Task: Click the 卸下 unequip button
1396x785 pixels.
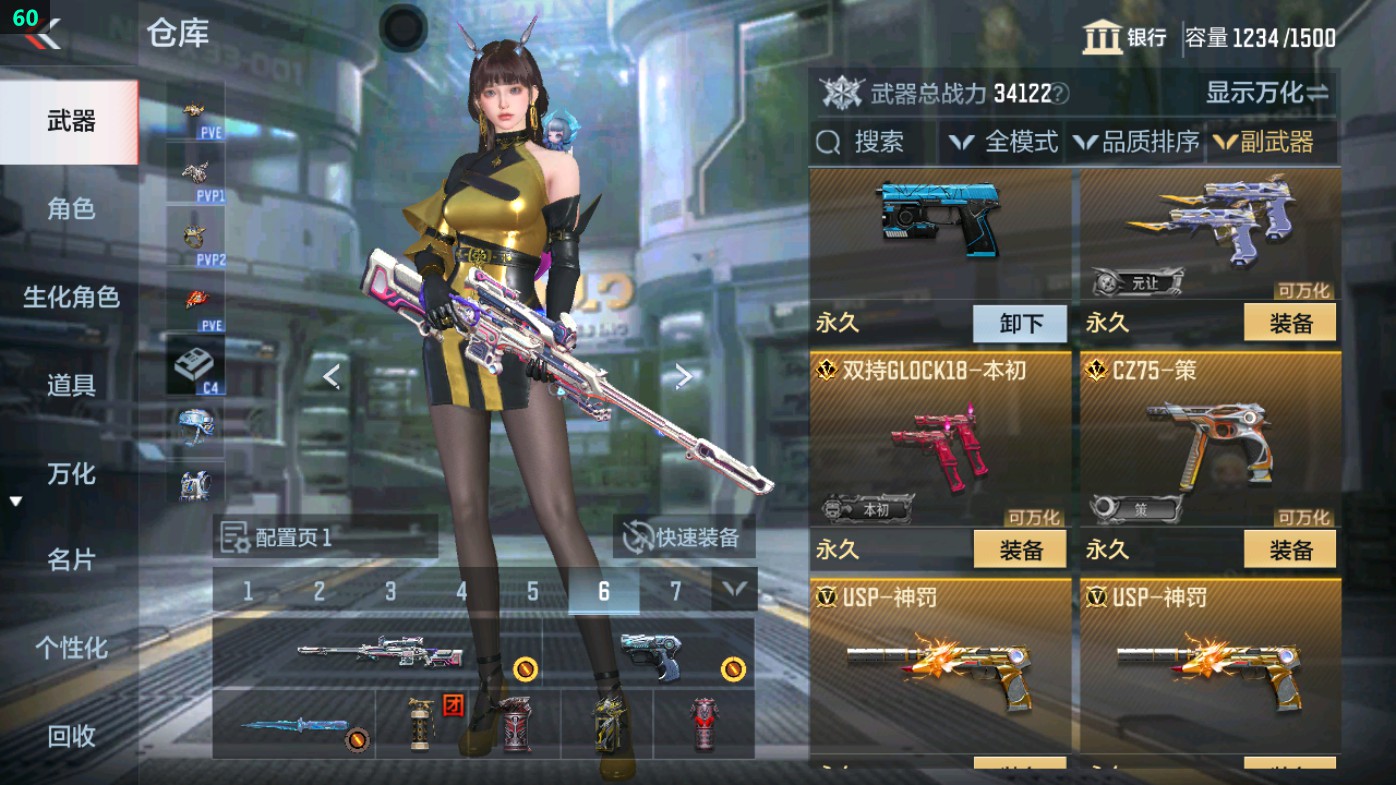Action: coord(1019,322)
